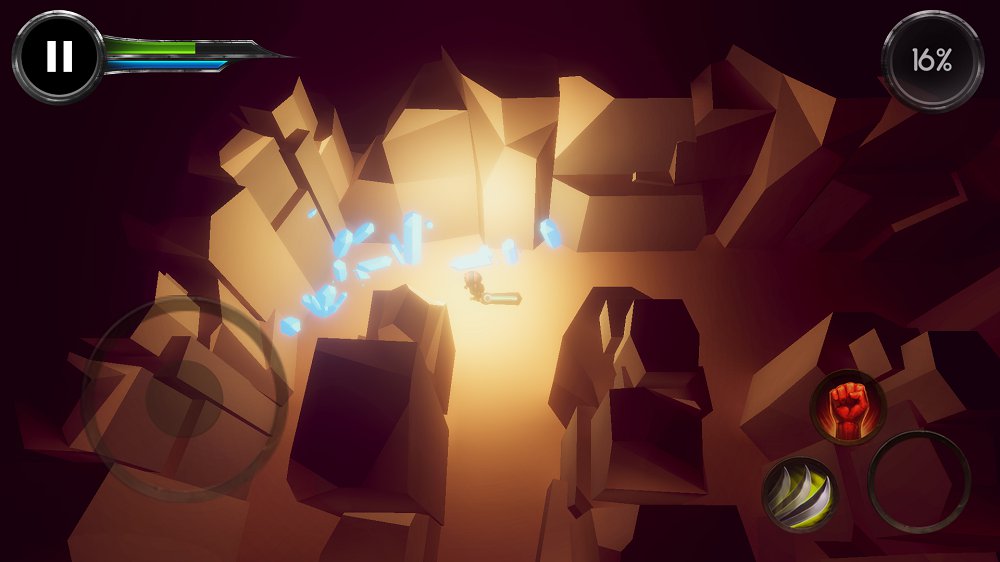
Task: Activate the red fist ability
Action: point(848,407)
